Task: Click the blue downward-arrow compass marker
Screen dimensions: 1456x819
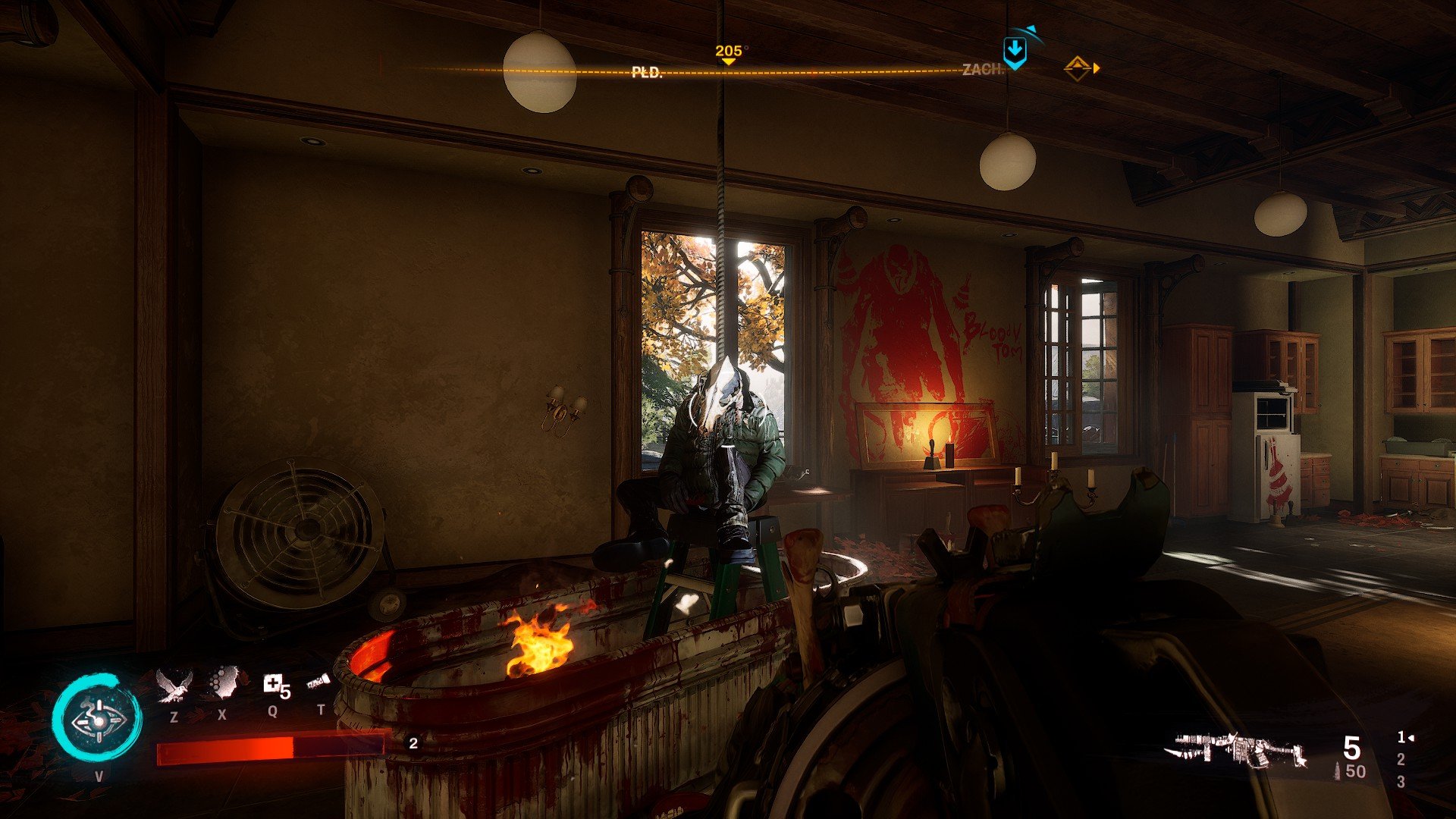Action: [1014, 52]
